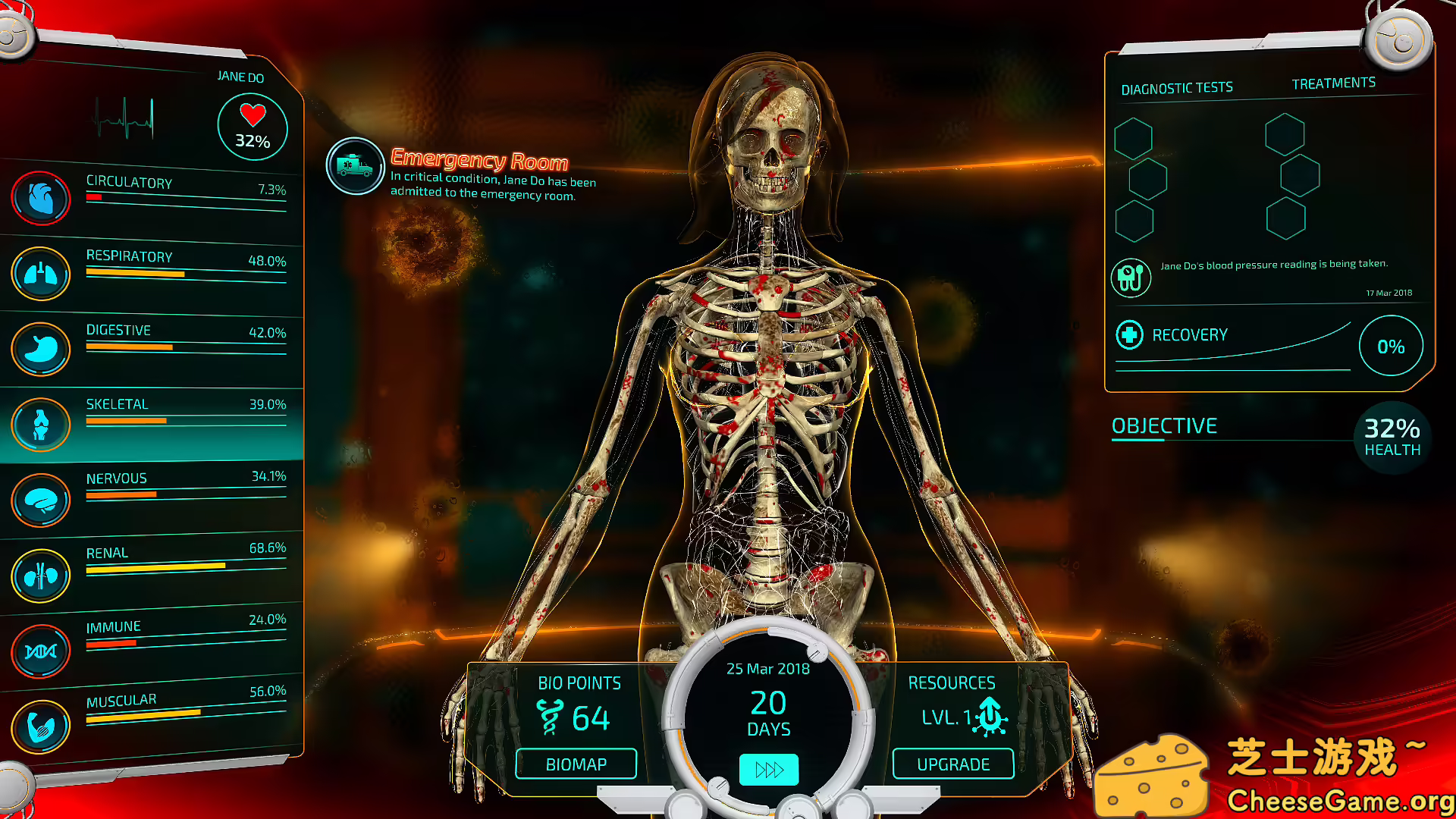
Task: Click the Emergency Room ambulance icon
Action: click(x=354, y=165)
